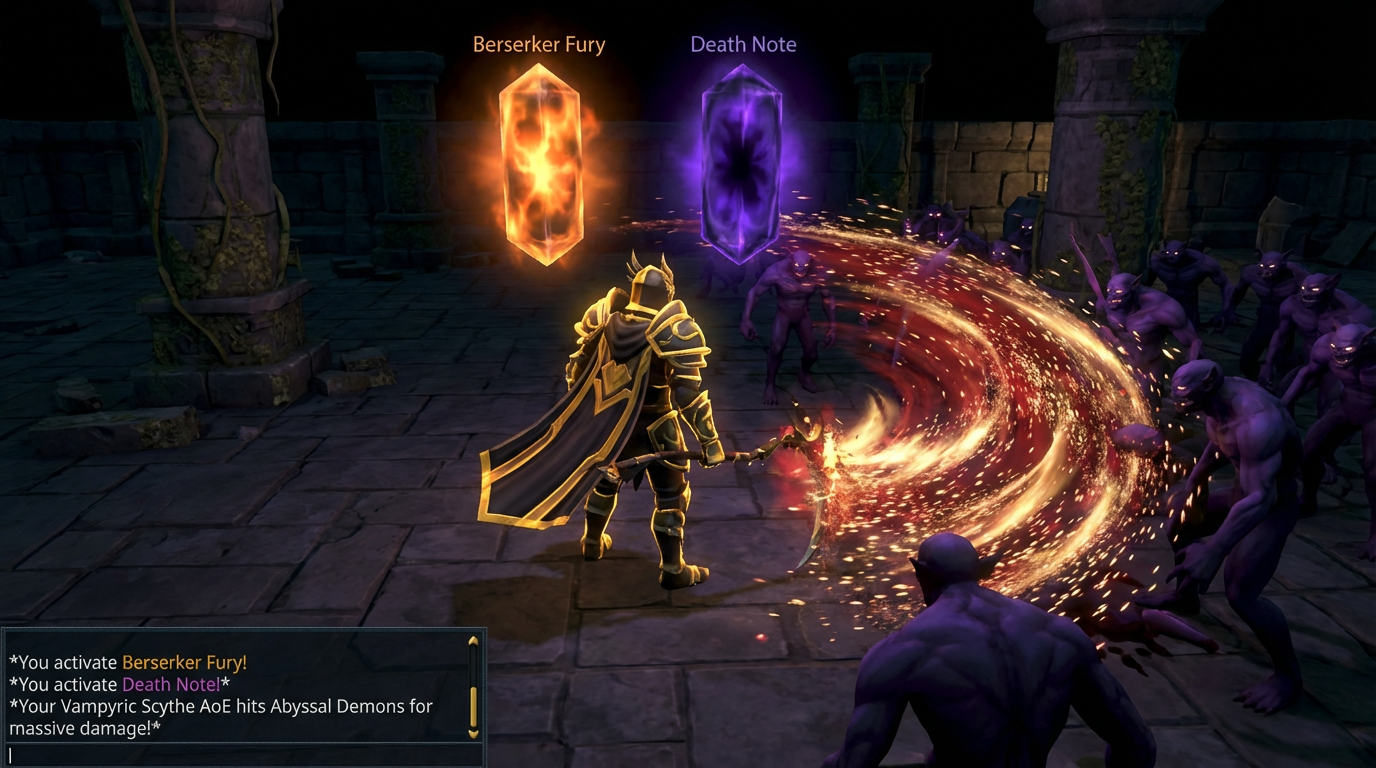Click the Berserker Fury chat log line
Image resolution: width=1376 pixels, height=768 pixels.
128,662
